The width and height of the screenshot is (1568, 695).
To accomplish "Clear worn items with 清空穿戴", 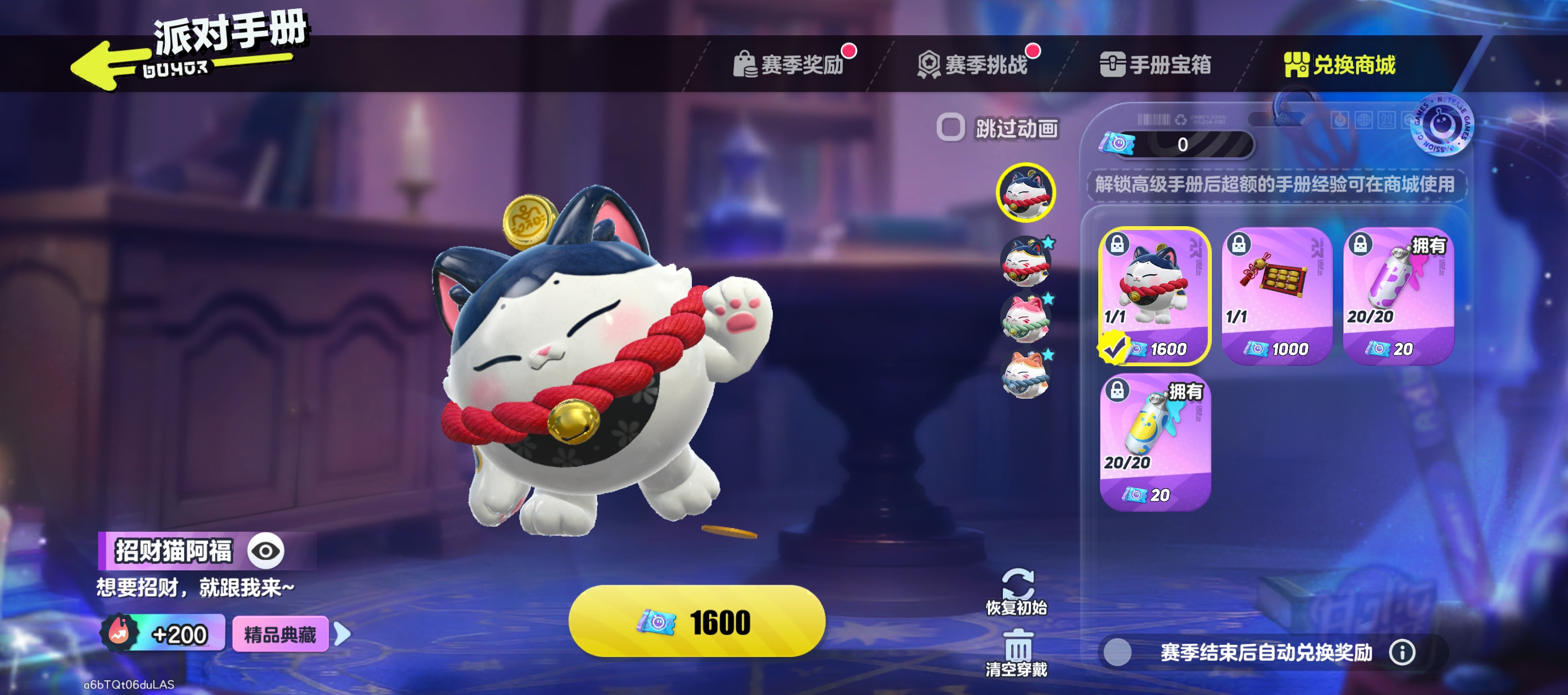I will [1017, 653].
